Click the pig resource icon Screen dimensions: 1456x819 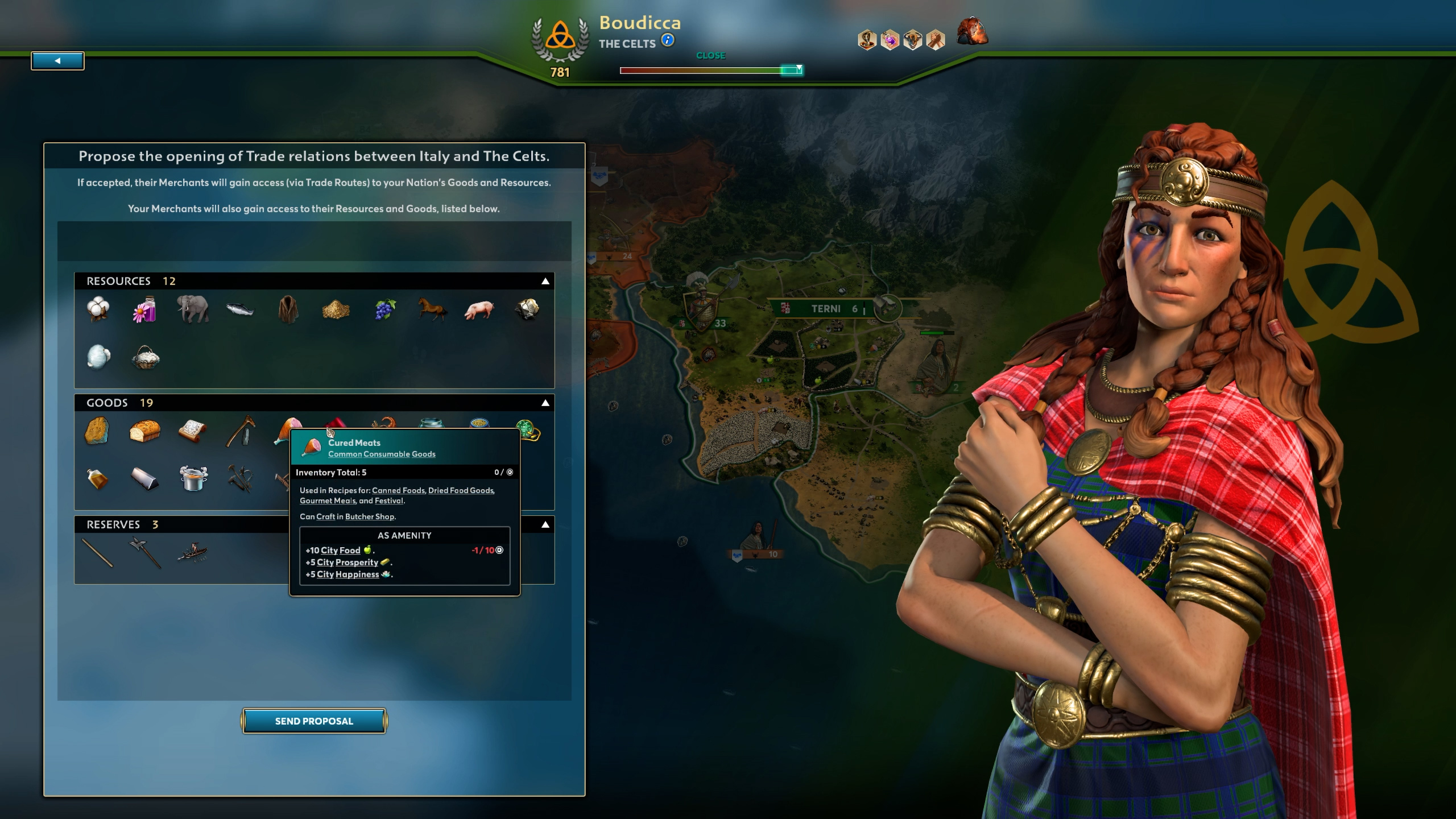point(479,310)
